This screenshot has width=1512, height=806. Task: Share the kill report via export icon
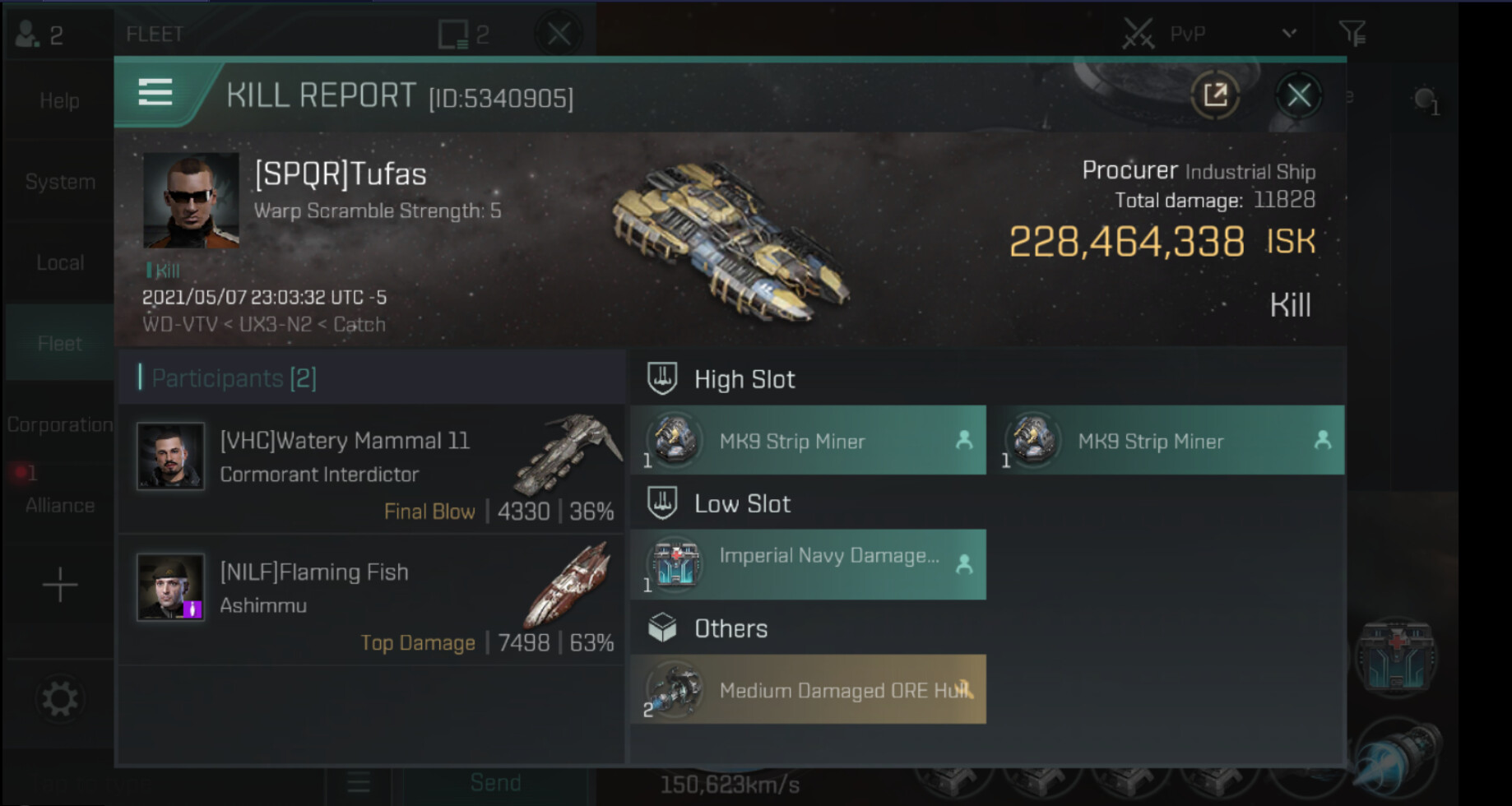point(1215,95)
